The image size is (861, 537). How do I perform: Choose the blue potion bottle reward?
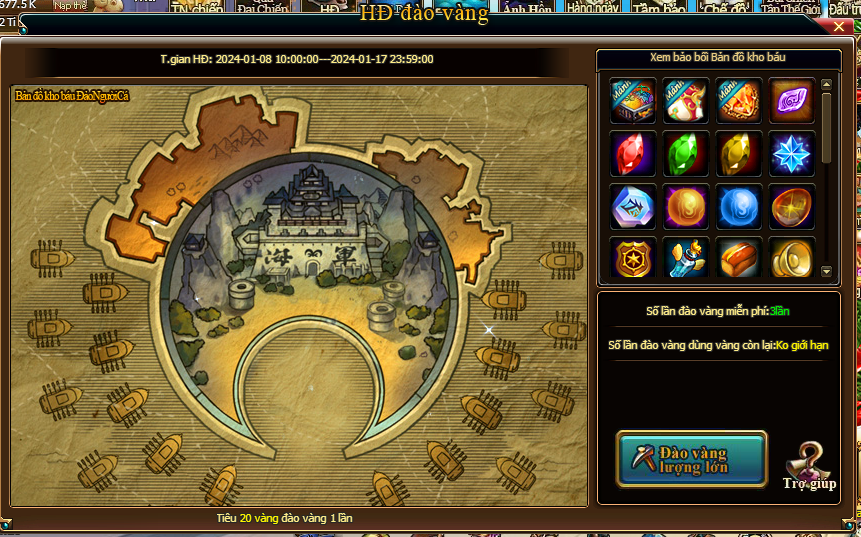pyautogui.click(x=686, y=259)
